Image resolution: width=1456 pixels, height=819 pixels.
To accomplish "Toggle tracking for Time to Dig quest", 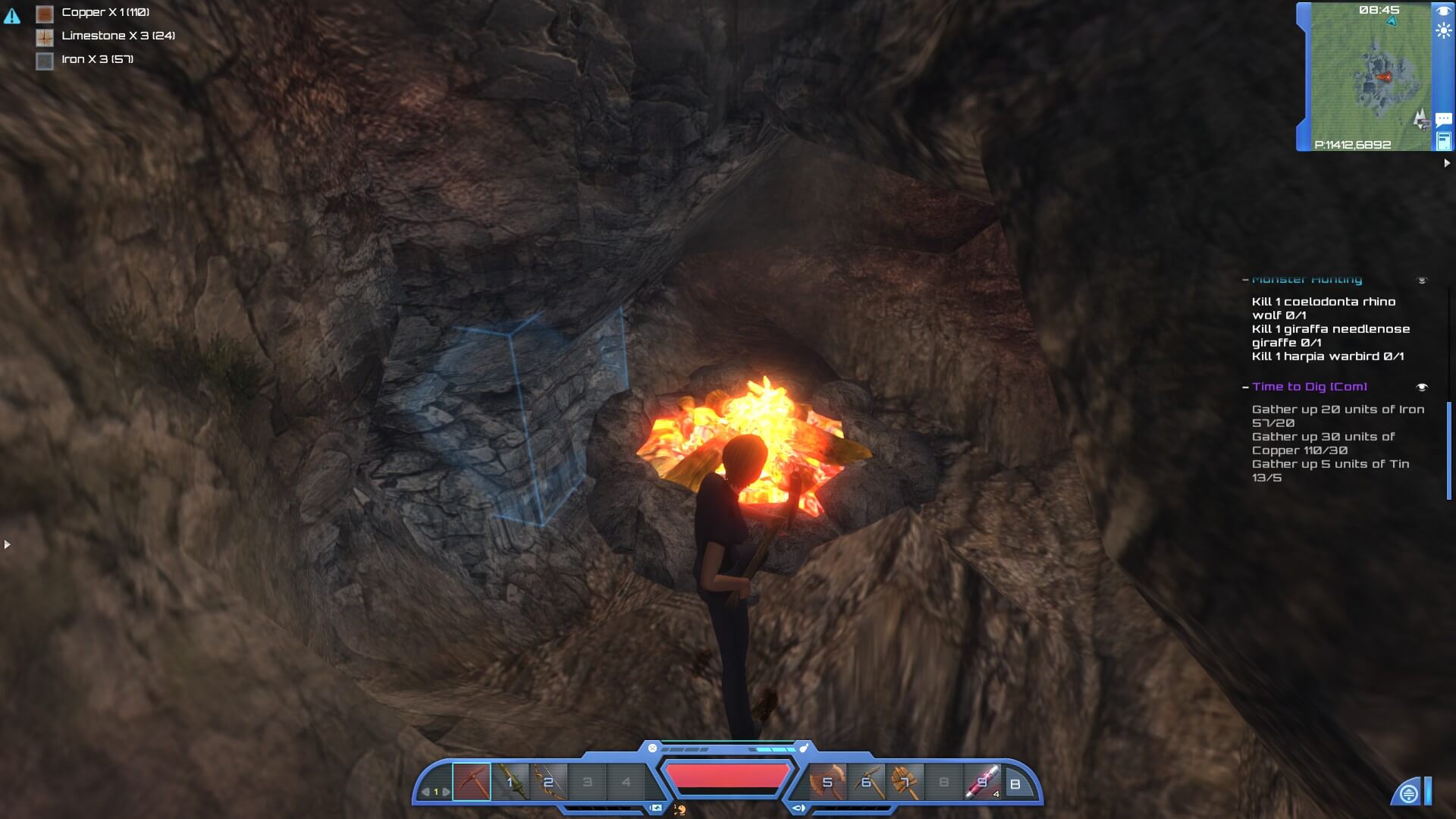I will pos(1422,388).
